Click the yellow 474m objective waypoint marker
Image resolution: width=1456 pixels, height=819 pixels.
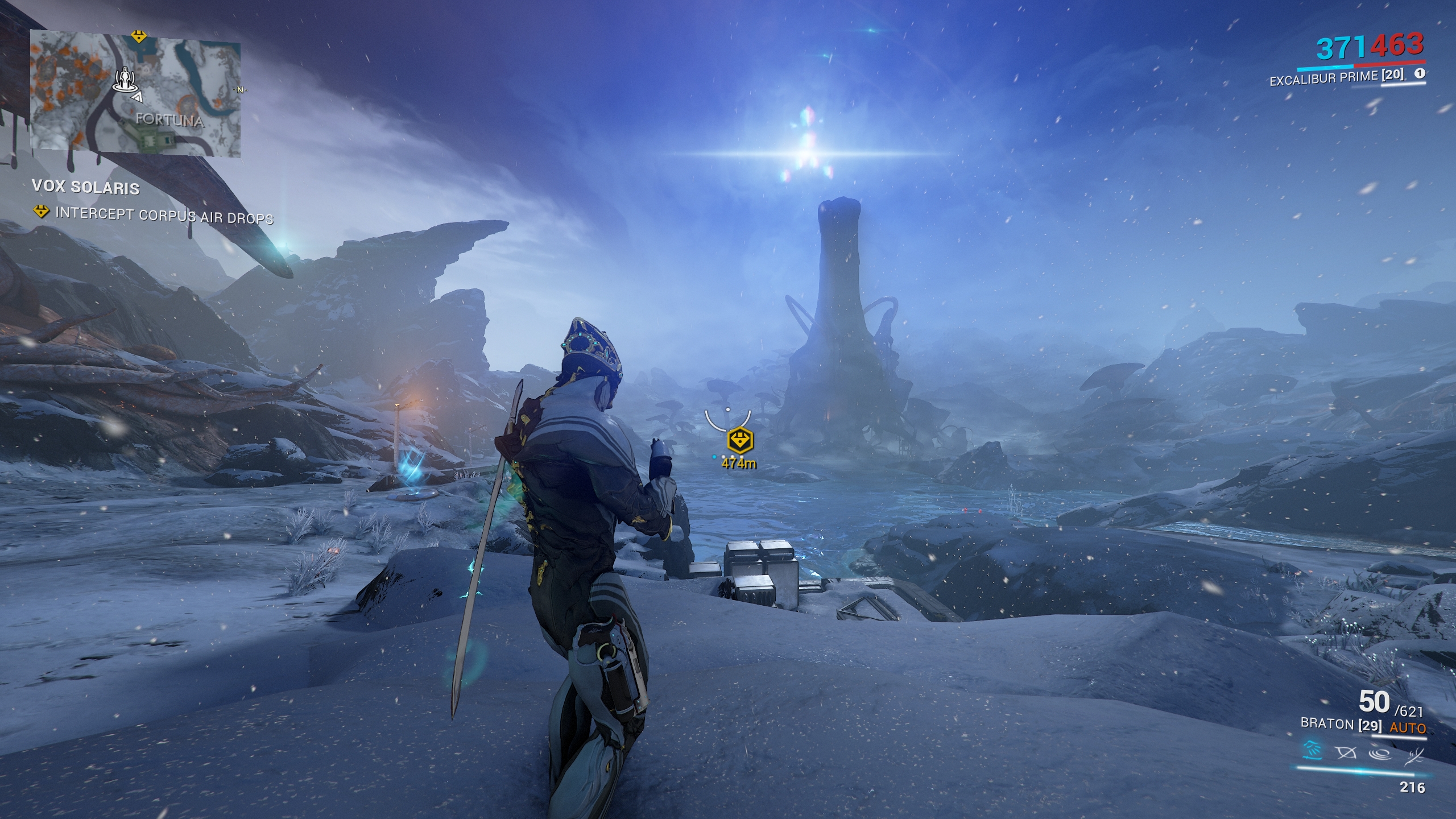[x=739, y=440]
